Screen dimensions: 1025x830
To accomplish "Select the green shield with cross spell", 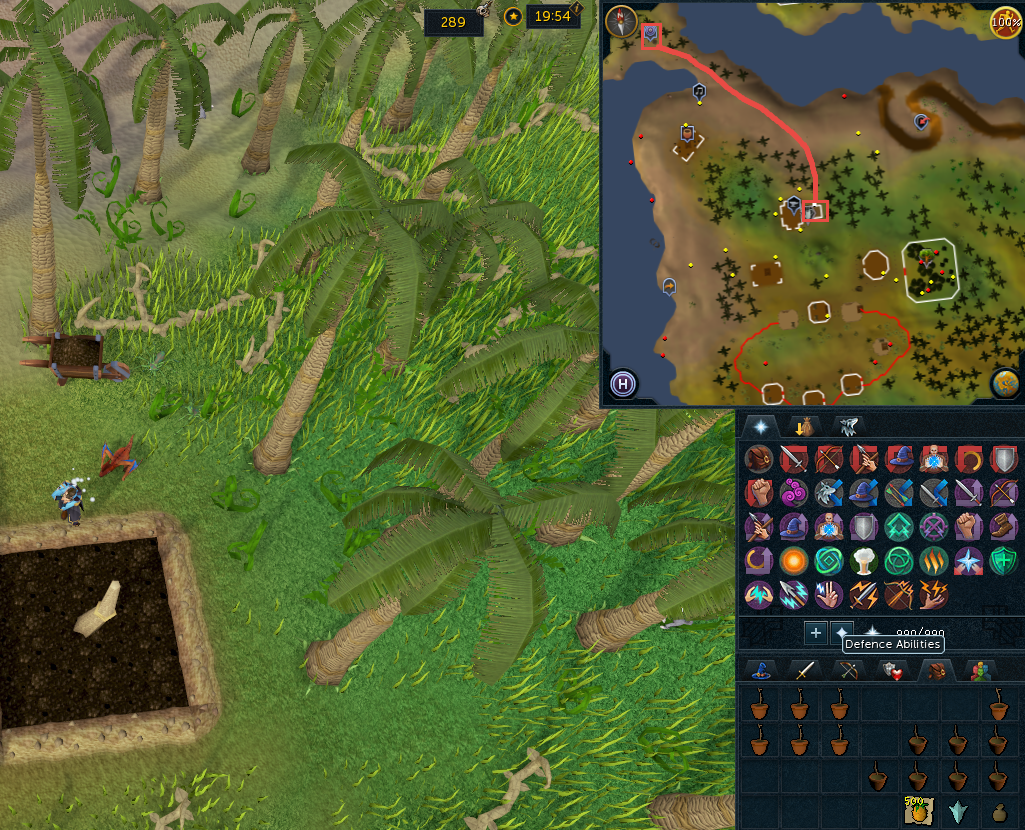I will pyautogui.click(x=1001, y=561).
